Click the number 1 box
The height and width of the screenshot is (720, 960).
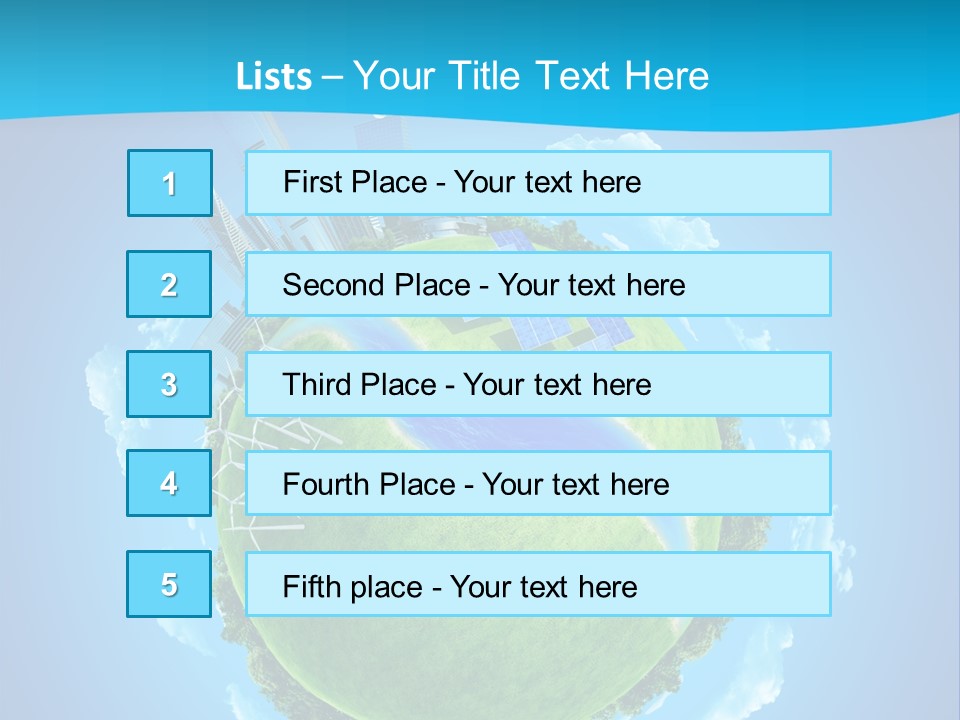click(x=170, y=183)
